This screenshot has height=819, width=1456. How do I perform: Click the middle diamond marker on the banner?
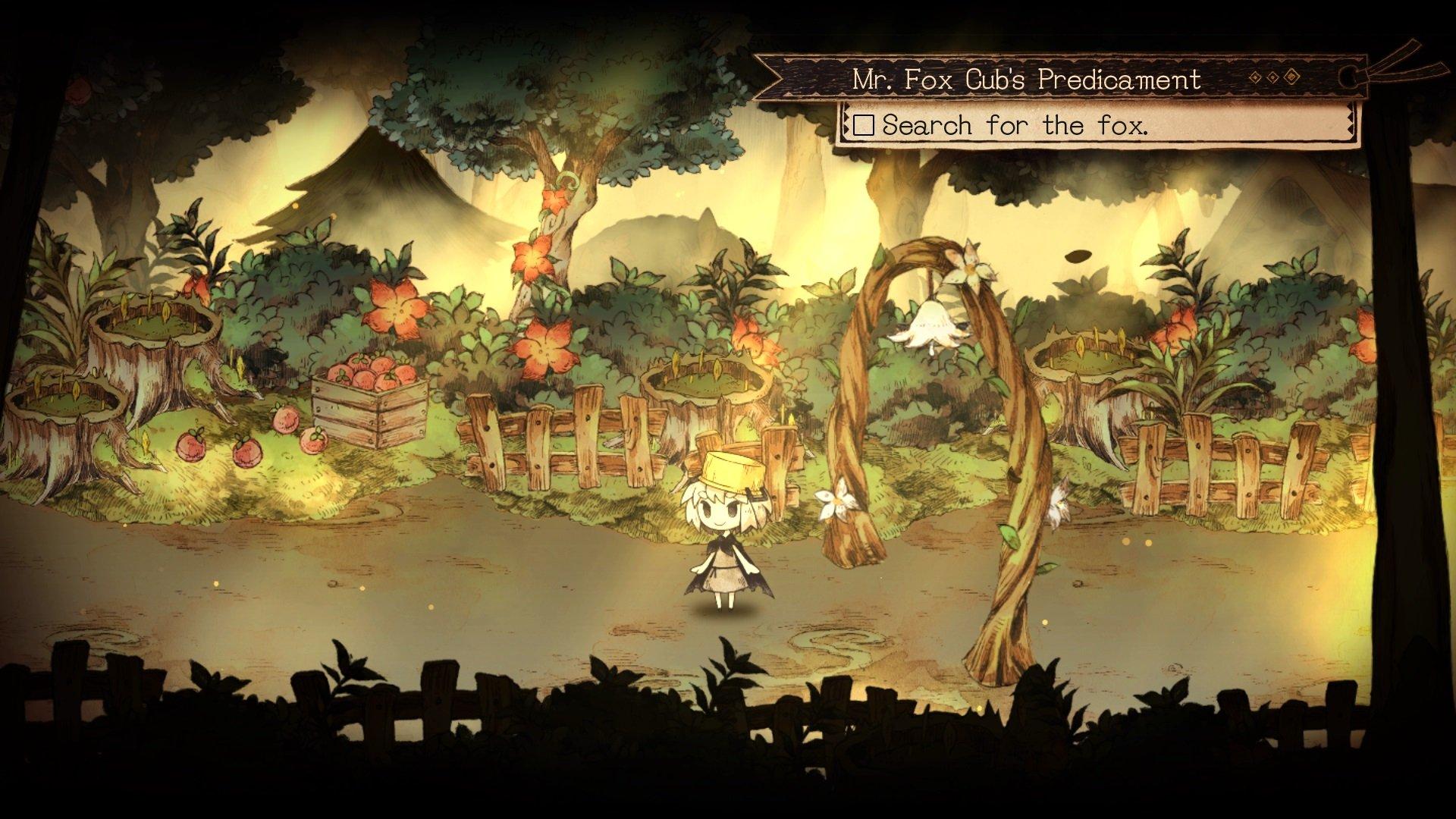coord(1272,76)
